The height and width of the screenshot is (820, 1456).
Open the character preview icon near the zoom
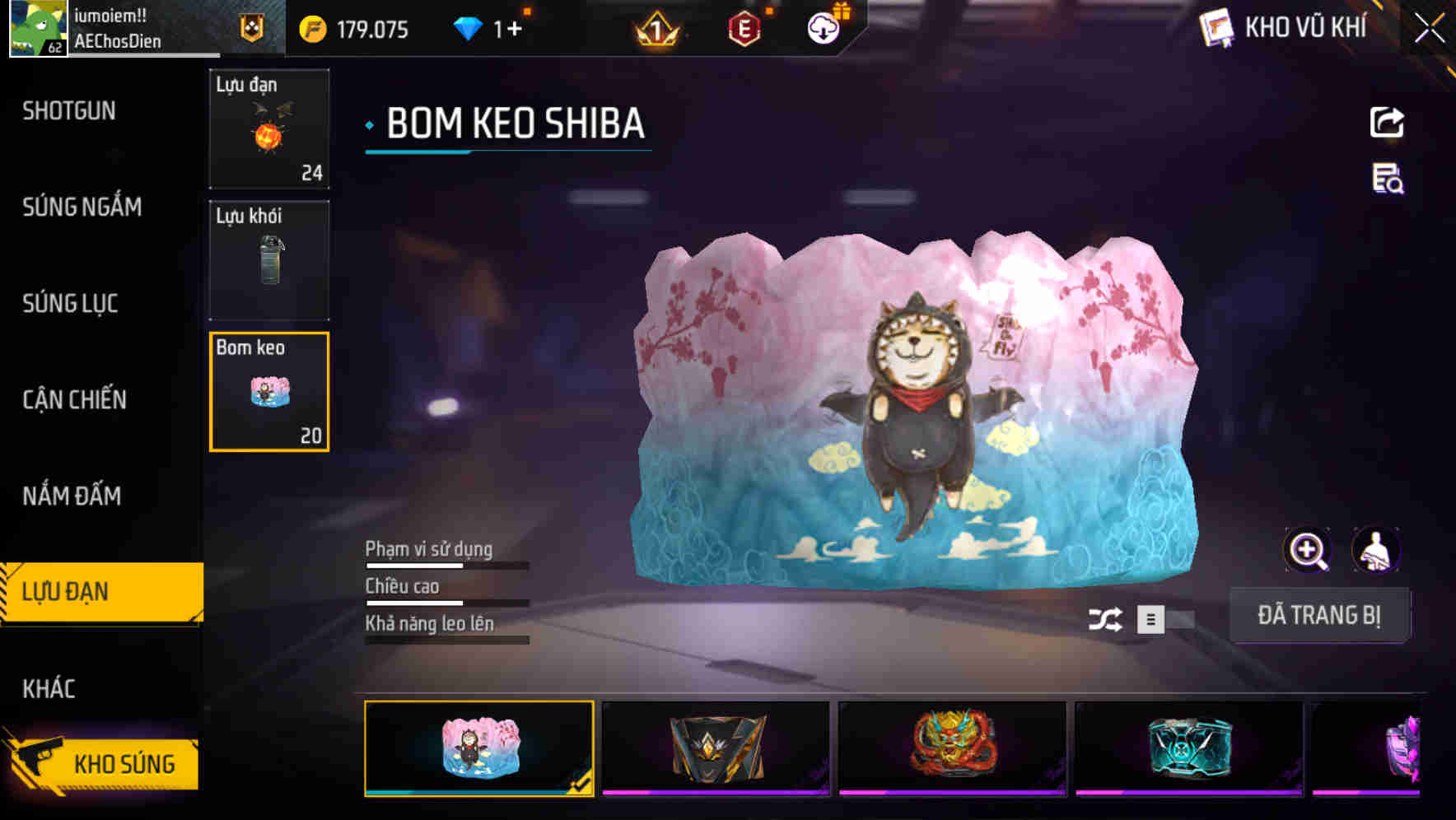pos(1377,549)
